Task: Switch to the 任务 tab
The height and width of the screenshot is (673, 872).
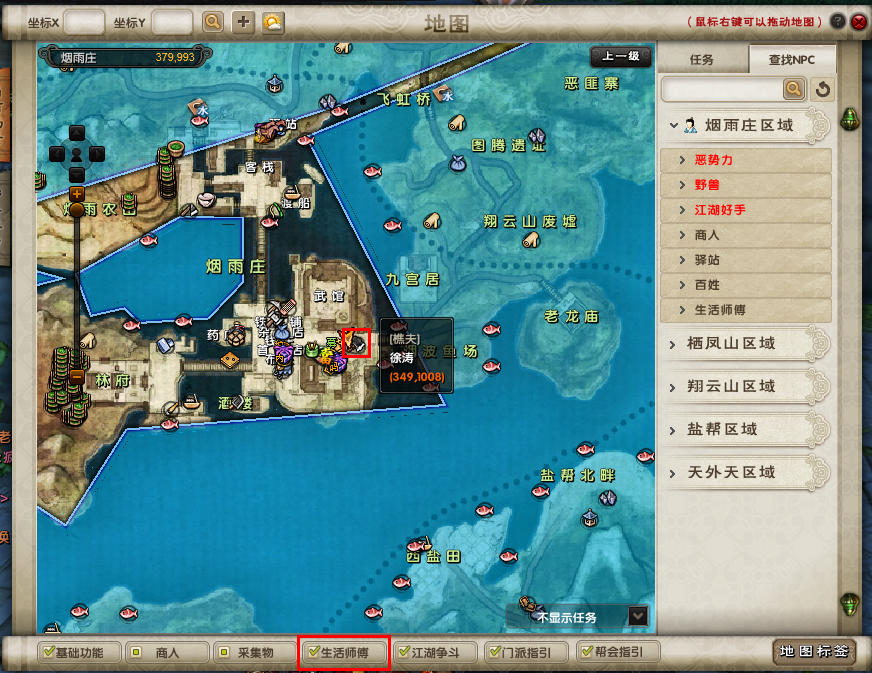Action: 702,59
